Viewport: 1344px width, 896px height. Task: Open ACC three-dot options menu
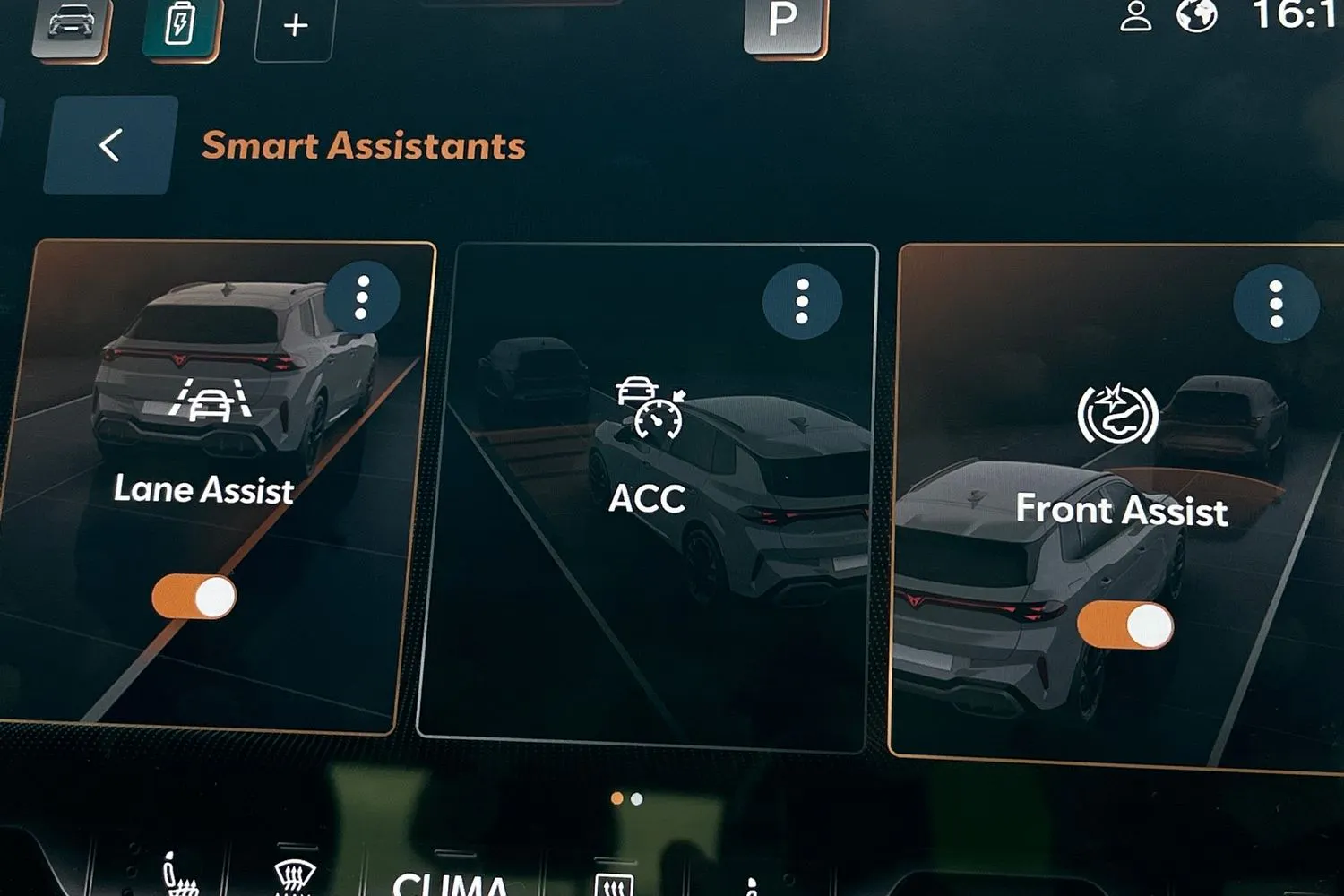pos(802,301)
